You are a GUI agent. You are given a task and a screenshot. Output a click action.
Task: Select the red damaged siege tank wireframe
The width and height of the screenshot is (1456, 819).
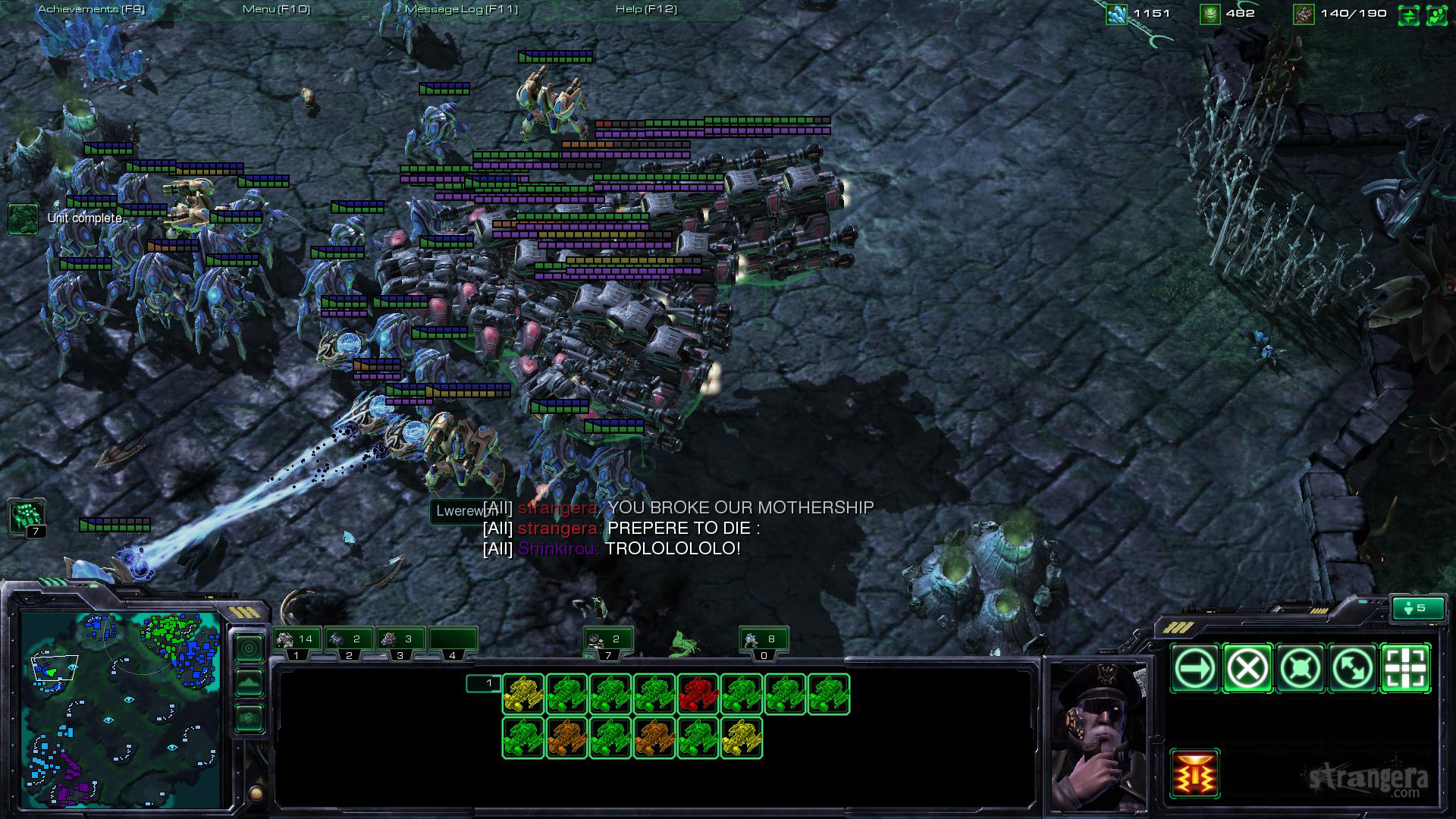pyautogui.click(x=698, y=694)
